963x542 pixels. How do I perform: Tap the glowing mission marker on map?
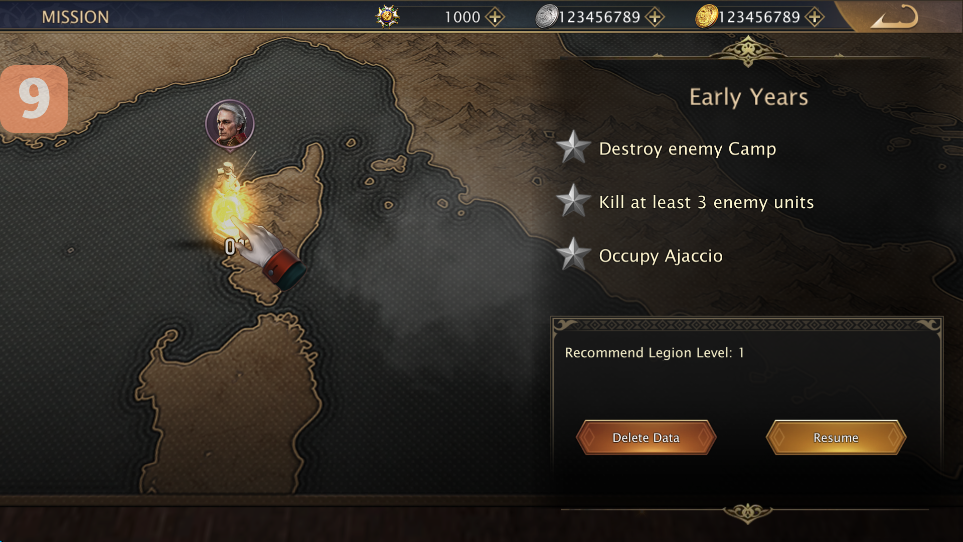point(229,207)
